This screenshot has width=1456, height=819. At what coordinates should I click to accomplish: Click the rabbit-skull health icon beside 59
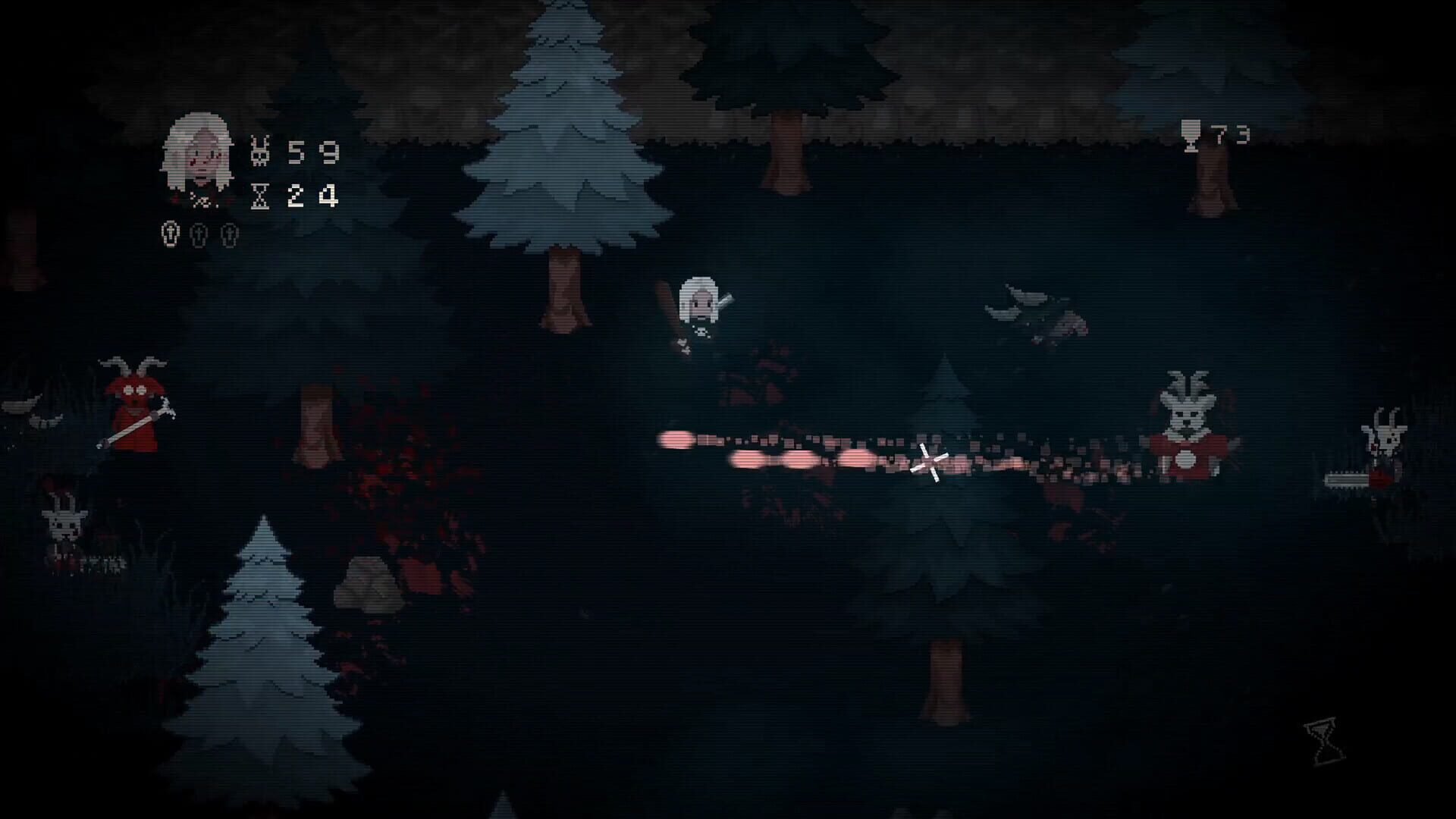tap(259, 150)
